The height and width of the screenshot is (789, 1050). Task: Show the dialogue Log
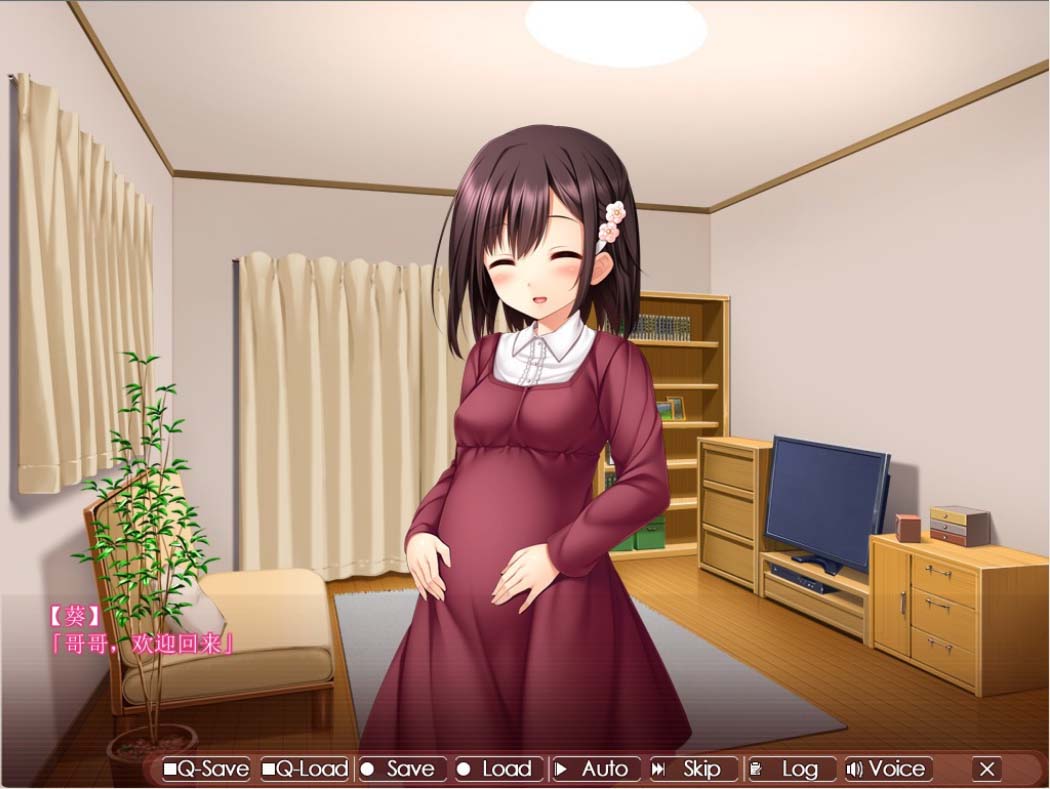[790, 769]
